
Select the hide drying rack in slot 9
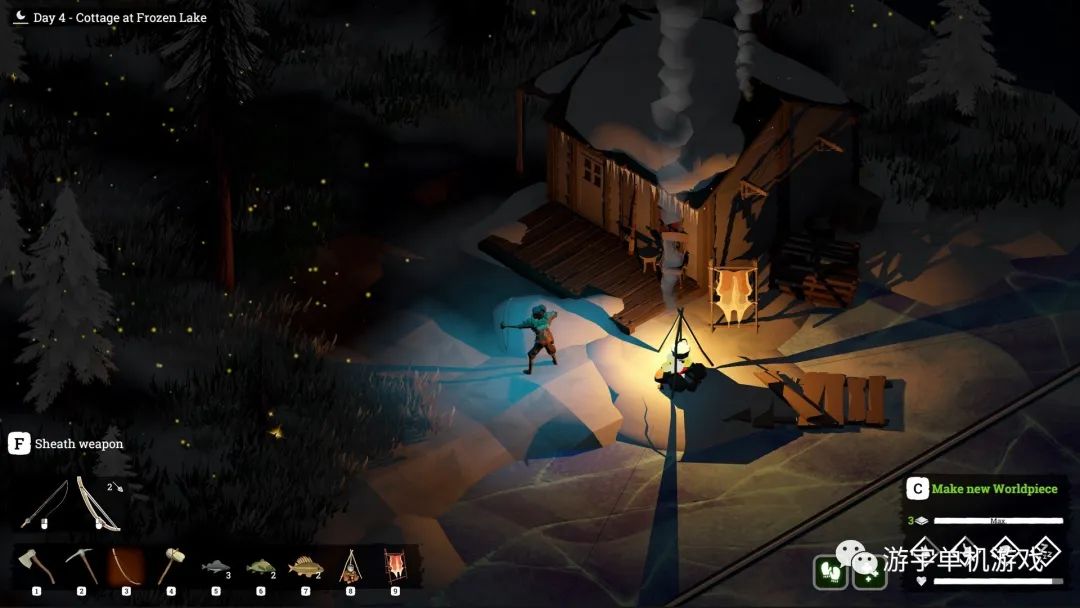395,567
